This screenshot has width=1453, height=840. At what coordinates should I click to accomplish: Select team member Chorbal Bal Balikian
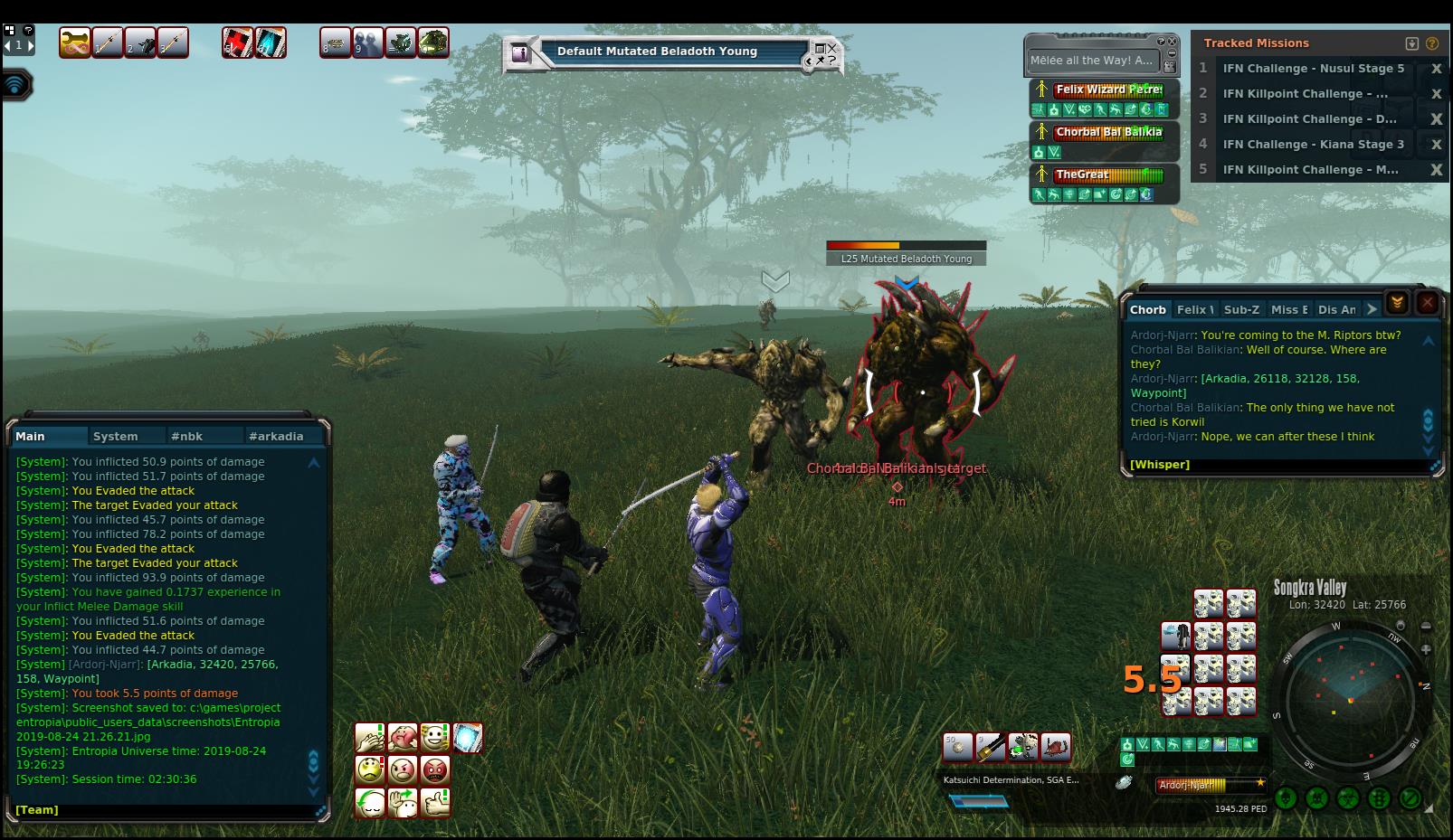tap(1108, 132)
